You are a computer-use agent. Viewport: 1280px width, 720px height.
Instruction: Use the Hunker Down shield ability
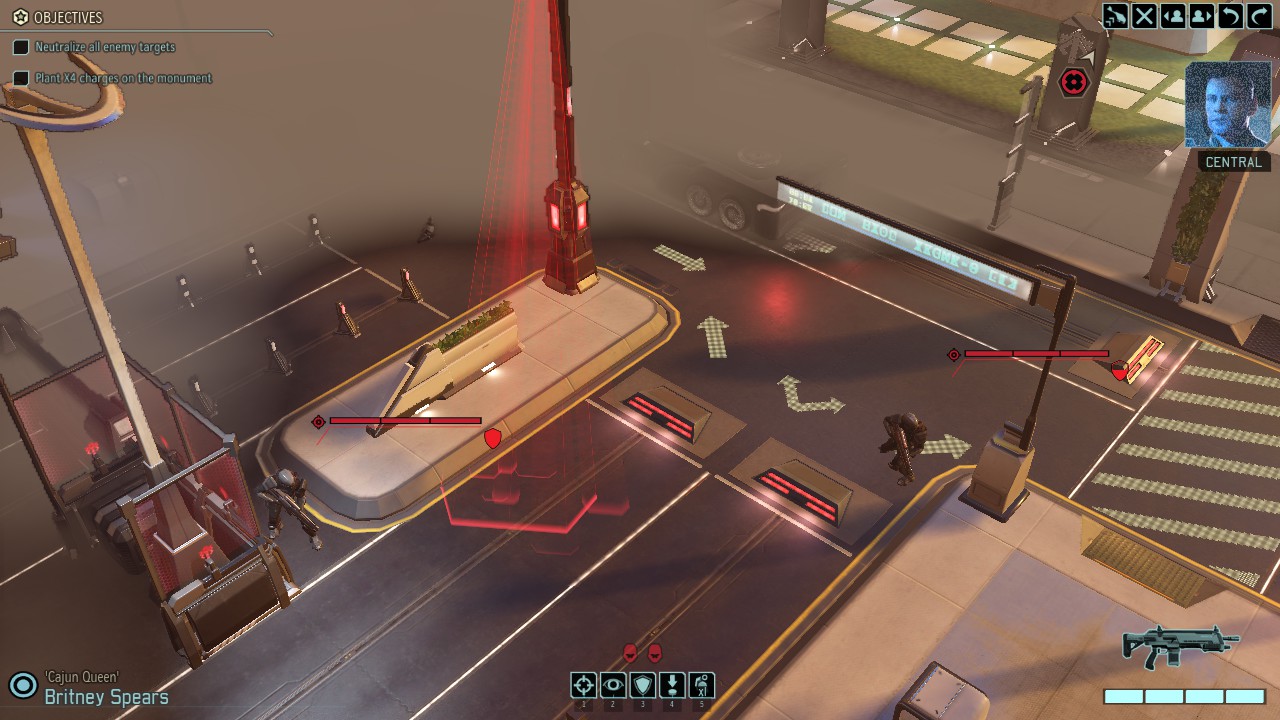tap(643, 685)
